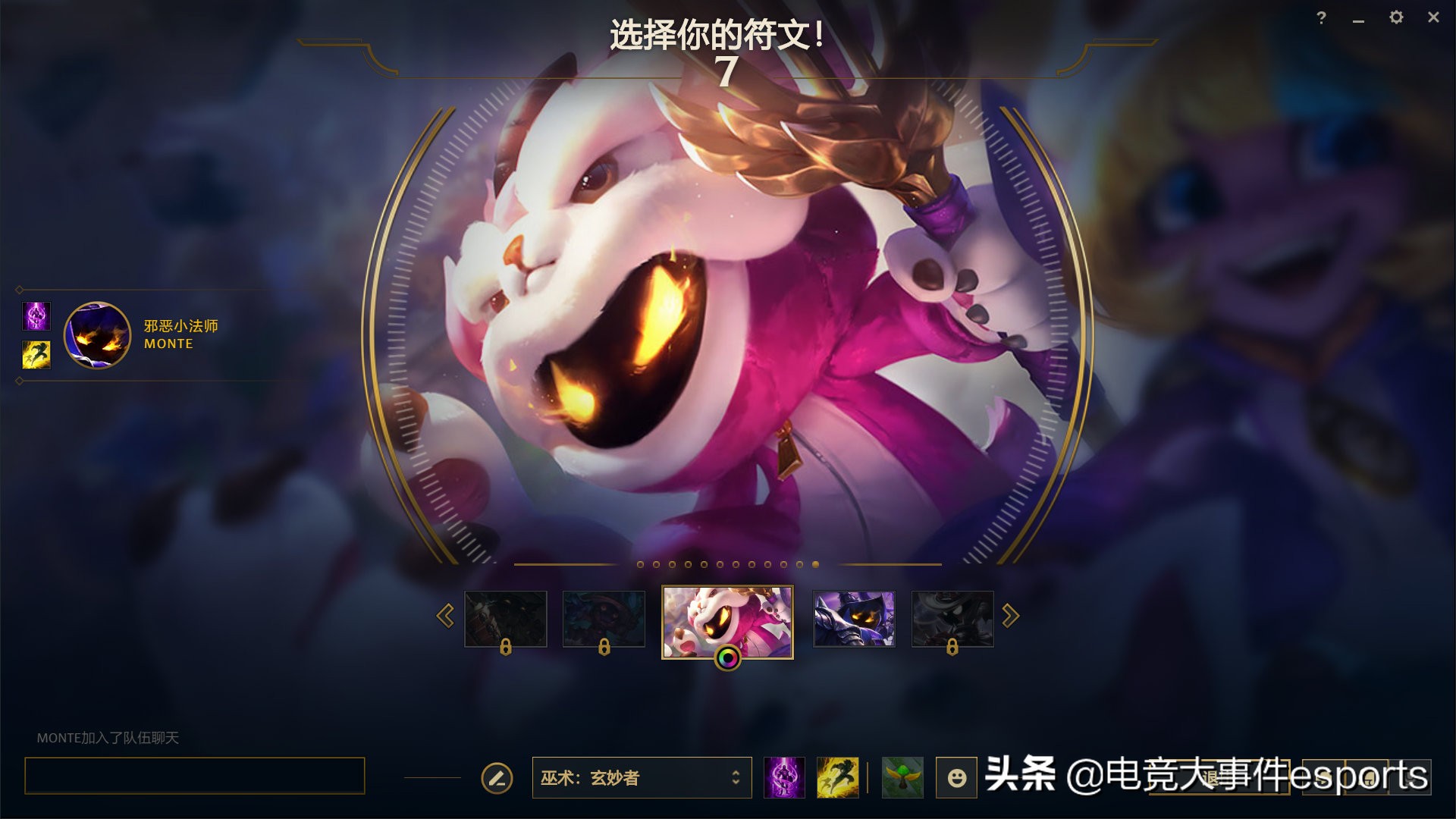1456x819 pixels.
Task: Open the emote picker smiley icon
Action: pos(957,777)
